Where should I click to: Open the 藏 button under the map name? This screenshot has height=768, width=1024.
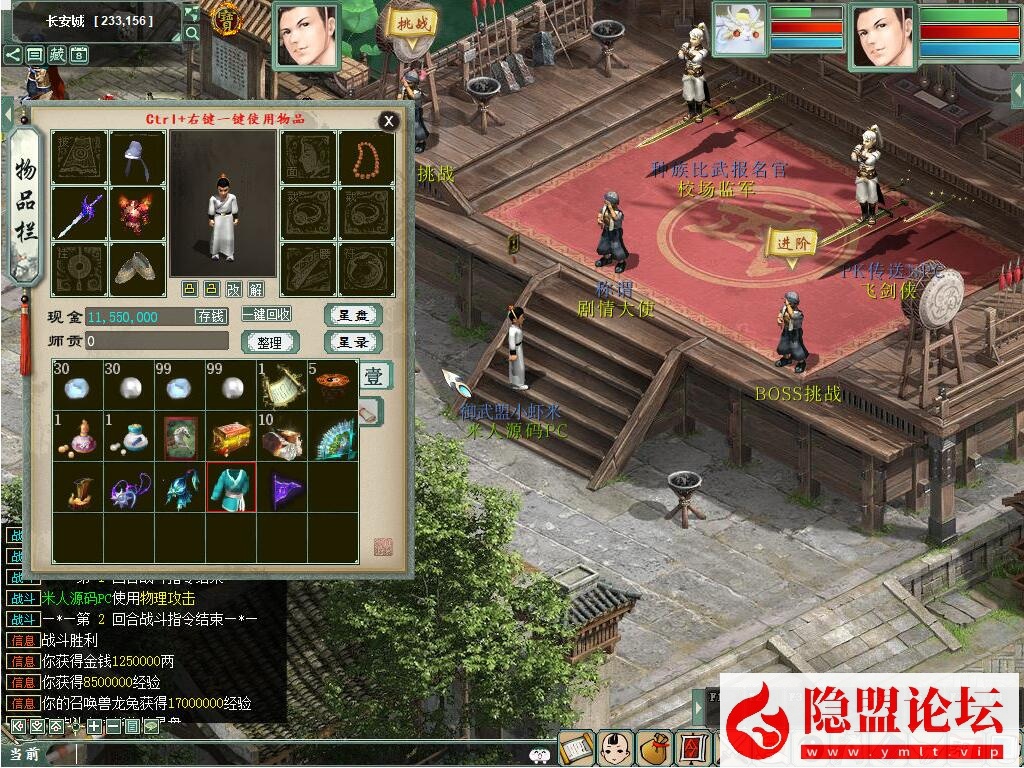pos(57,55)
